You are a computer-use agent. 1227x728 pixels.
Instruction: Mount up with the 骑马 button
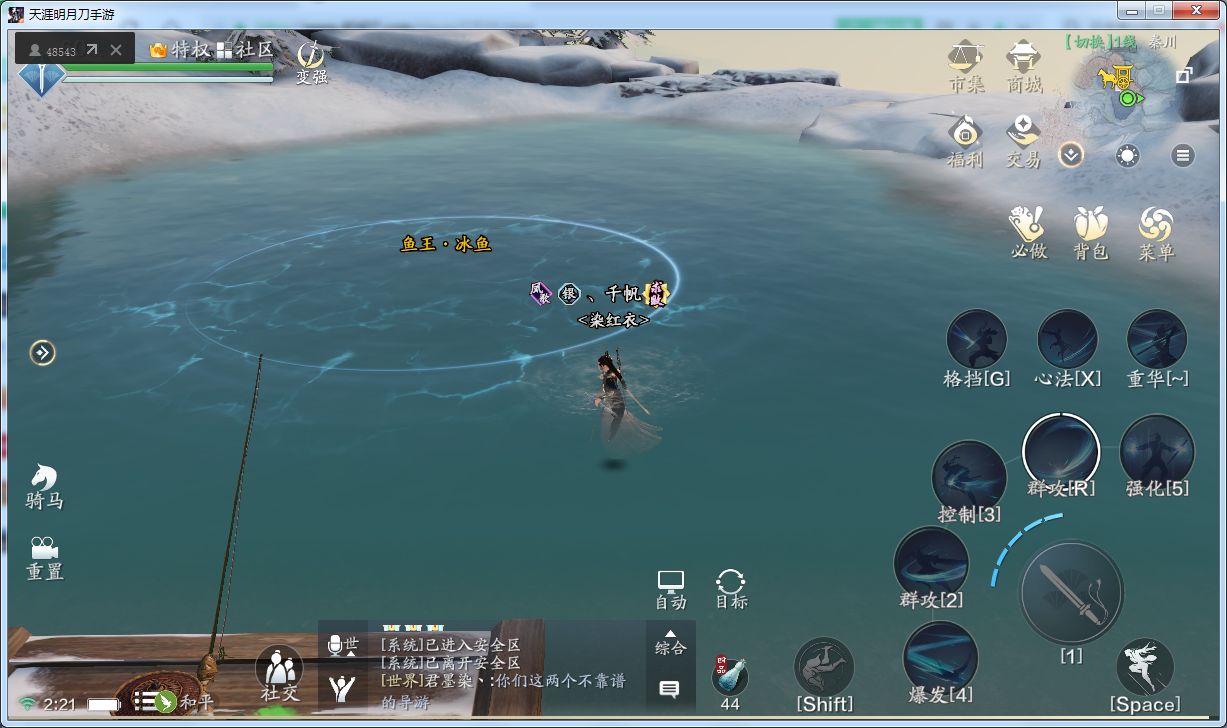[x=44, y=485]
